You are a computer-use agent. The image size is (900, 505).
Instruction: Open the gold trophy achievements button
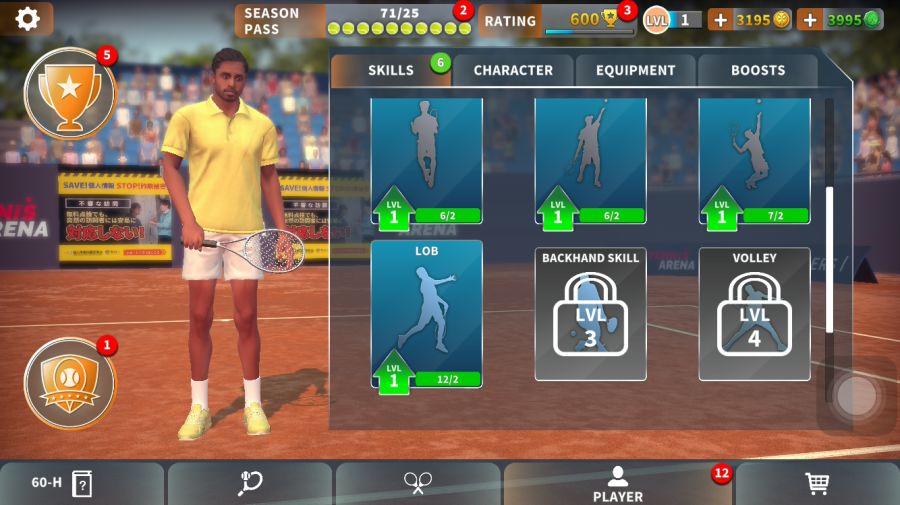tap(69, 92)
